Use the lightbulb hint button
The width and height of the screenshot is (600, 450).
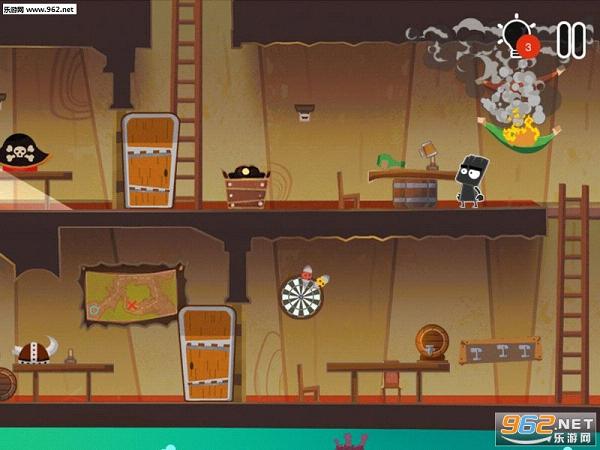[x=518, y=38]
